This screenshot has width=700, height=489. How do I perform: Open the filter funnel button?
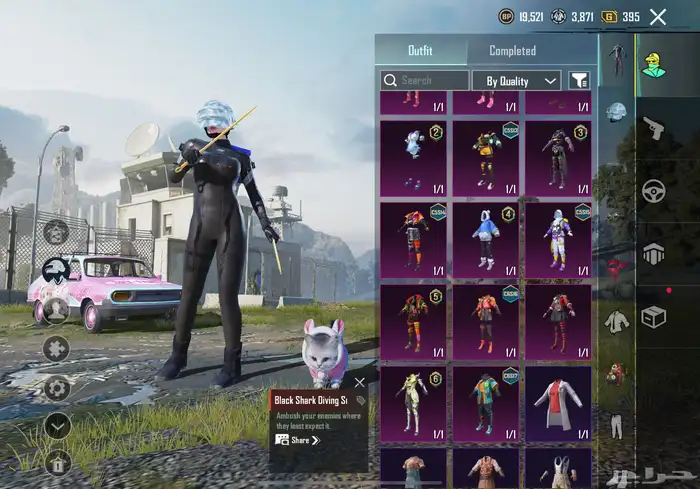coord(579,80)
